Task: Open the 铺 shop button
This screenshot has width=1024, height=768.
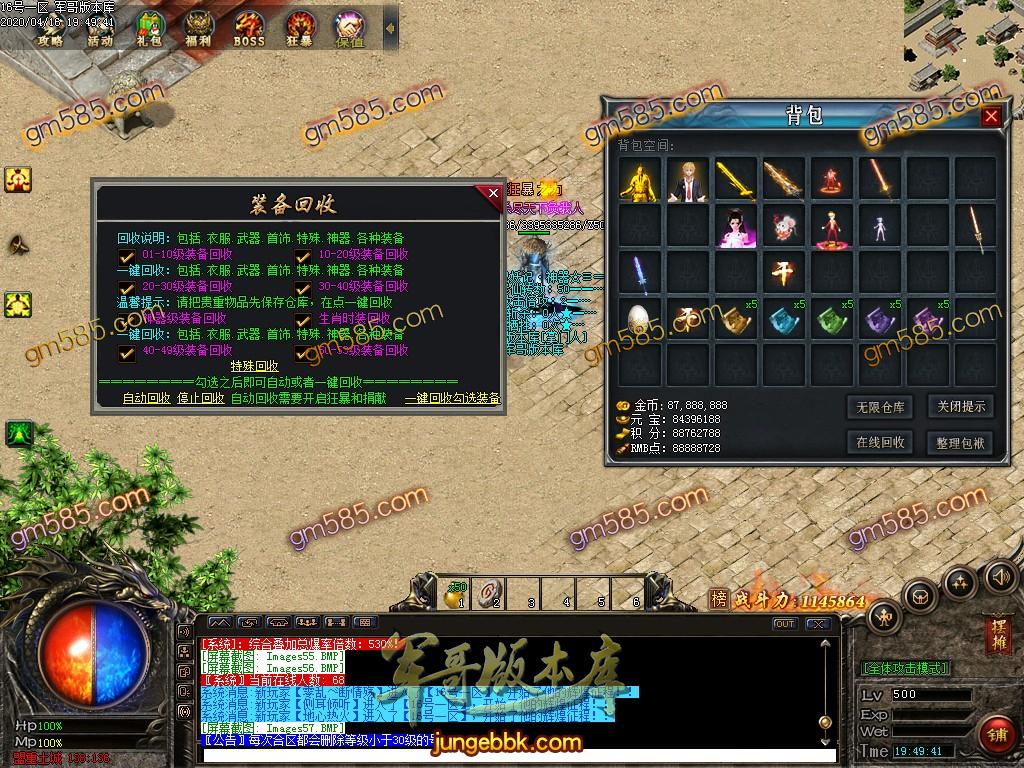Action: click(x=996, y=734)
